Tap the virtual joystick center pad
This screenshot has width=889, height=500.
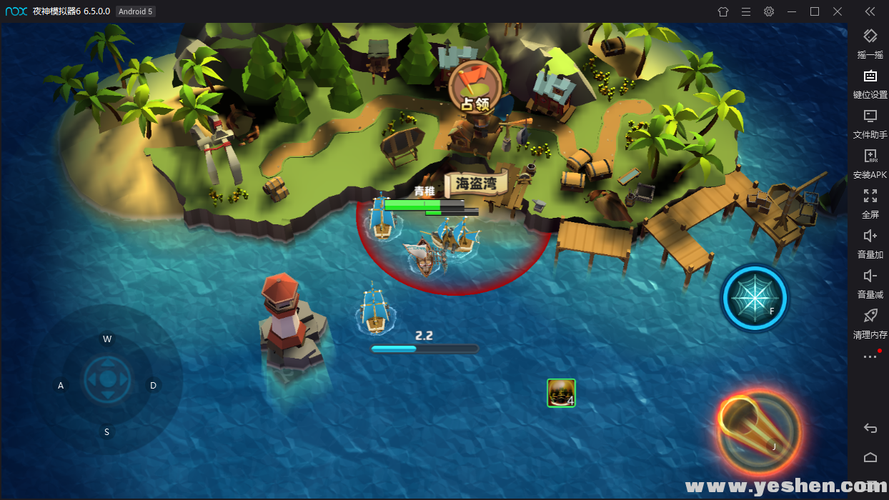coord(107,379)
